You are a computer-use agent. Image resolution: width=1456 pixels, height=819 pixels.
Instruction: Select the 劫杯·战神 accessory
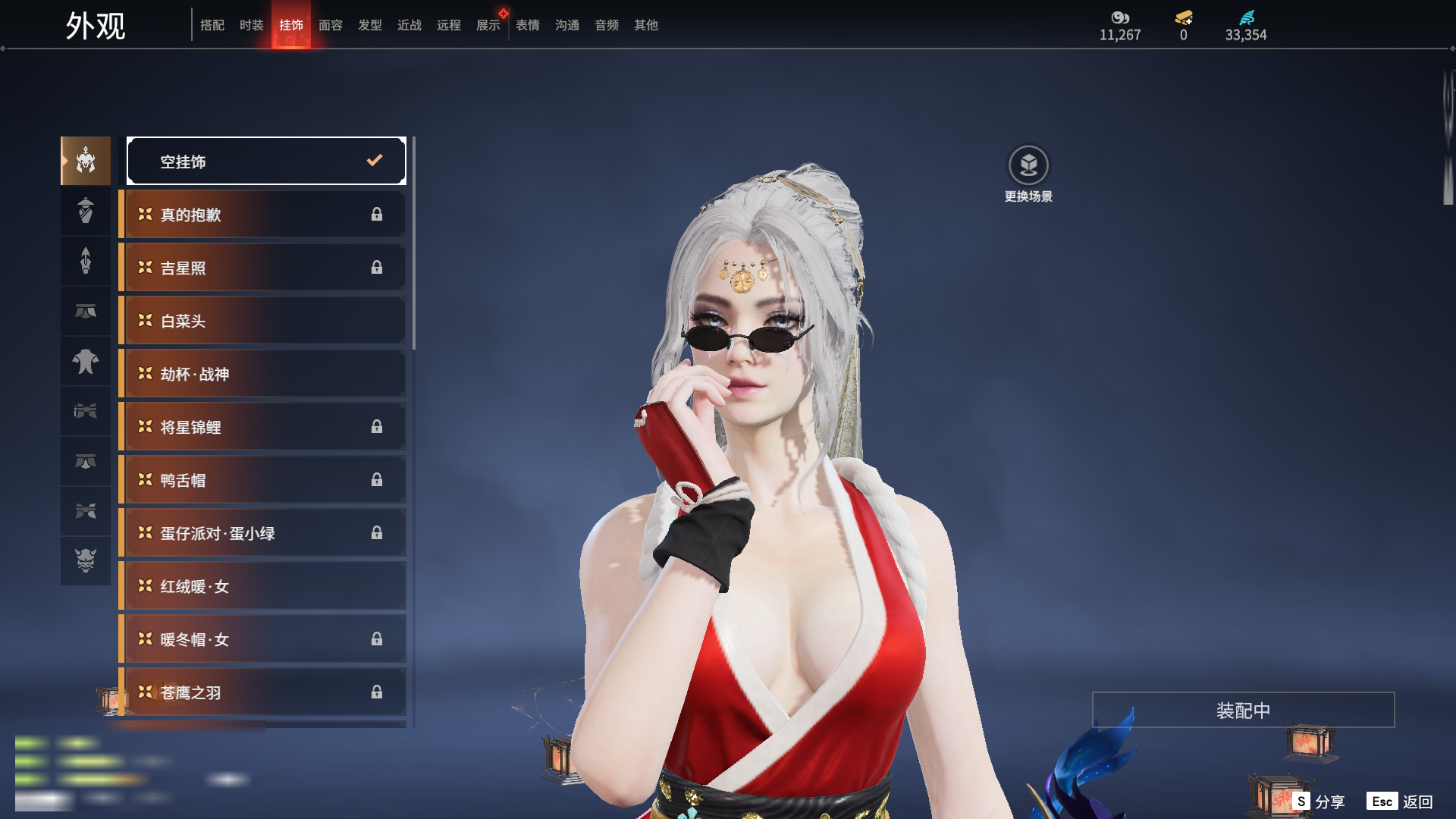click(264, 374)
